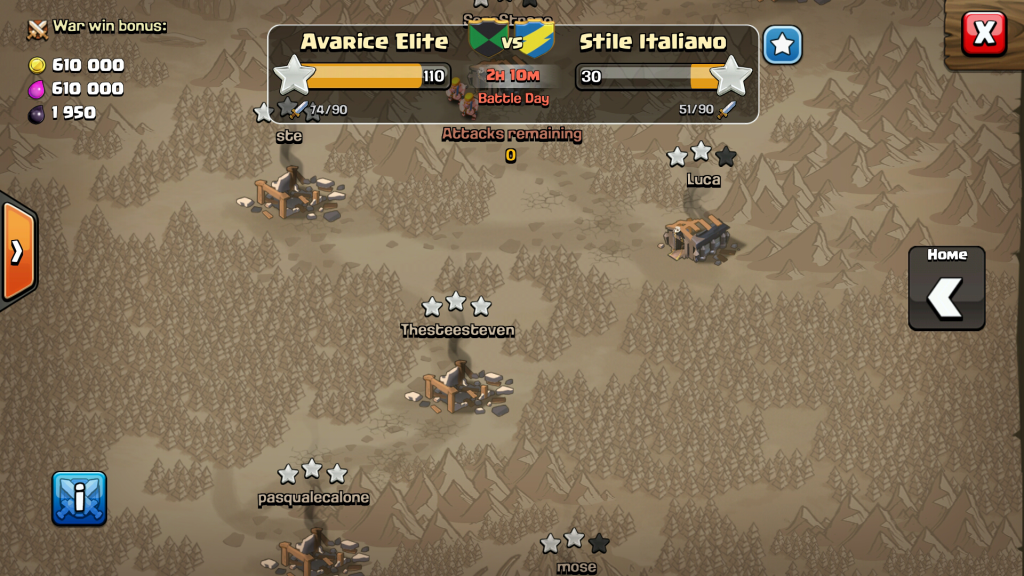This screenshot has width=1024, height=576.
Task: Select ste's destroyed war base
Action: point(290,191)
